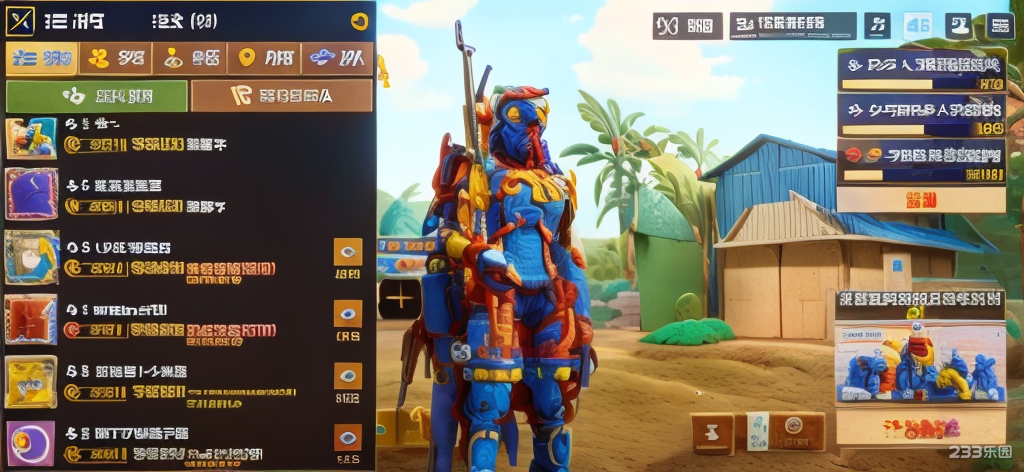Open the menu icon in the top-right corner
Screen dimensions: 1024x472
[x=1000, y=26]
